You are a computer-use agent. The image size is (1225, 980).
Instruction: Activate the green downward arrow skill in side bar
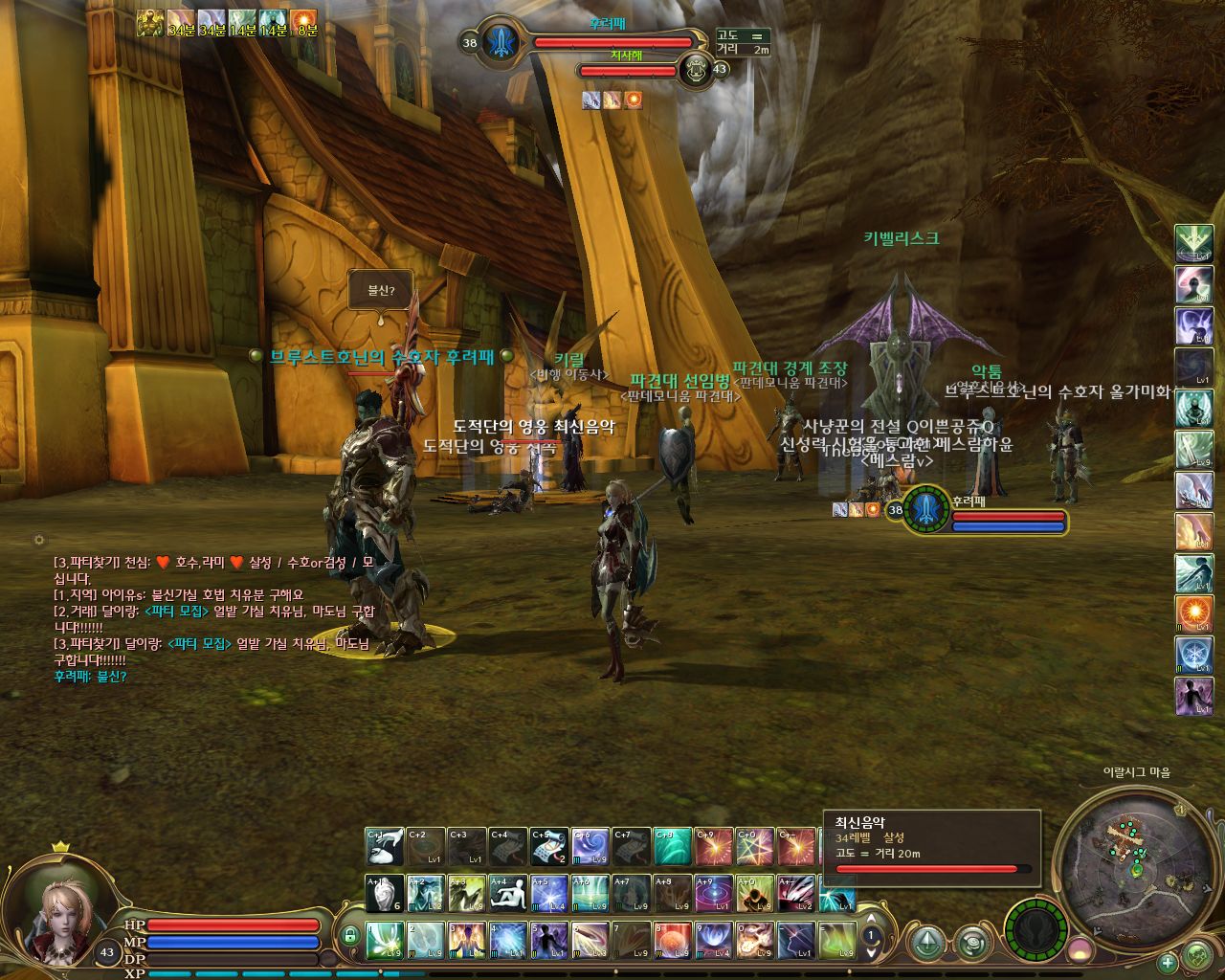pos(1193,243)
